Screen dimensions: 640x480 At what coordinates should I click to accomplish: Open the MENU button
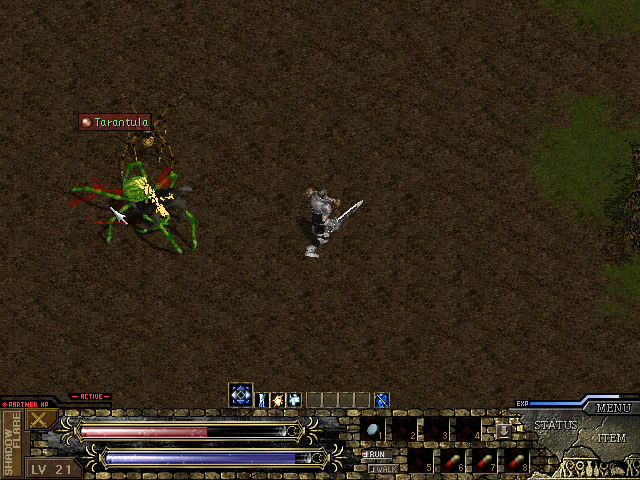point(612,408)
